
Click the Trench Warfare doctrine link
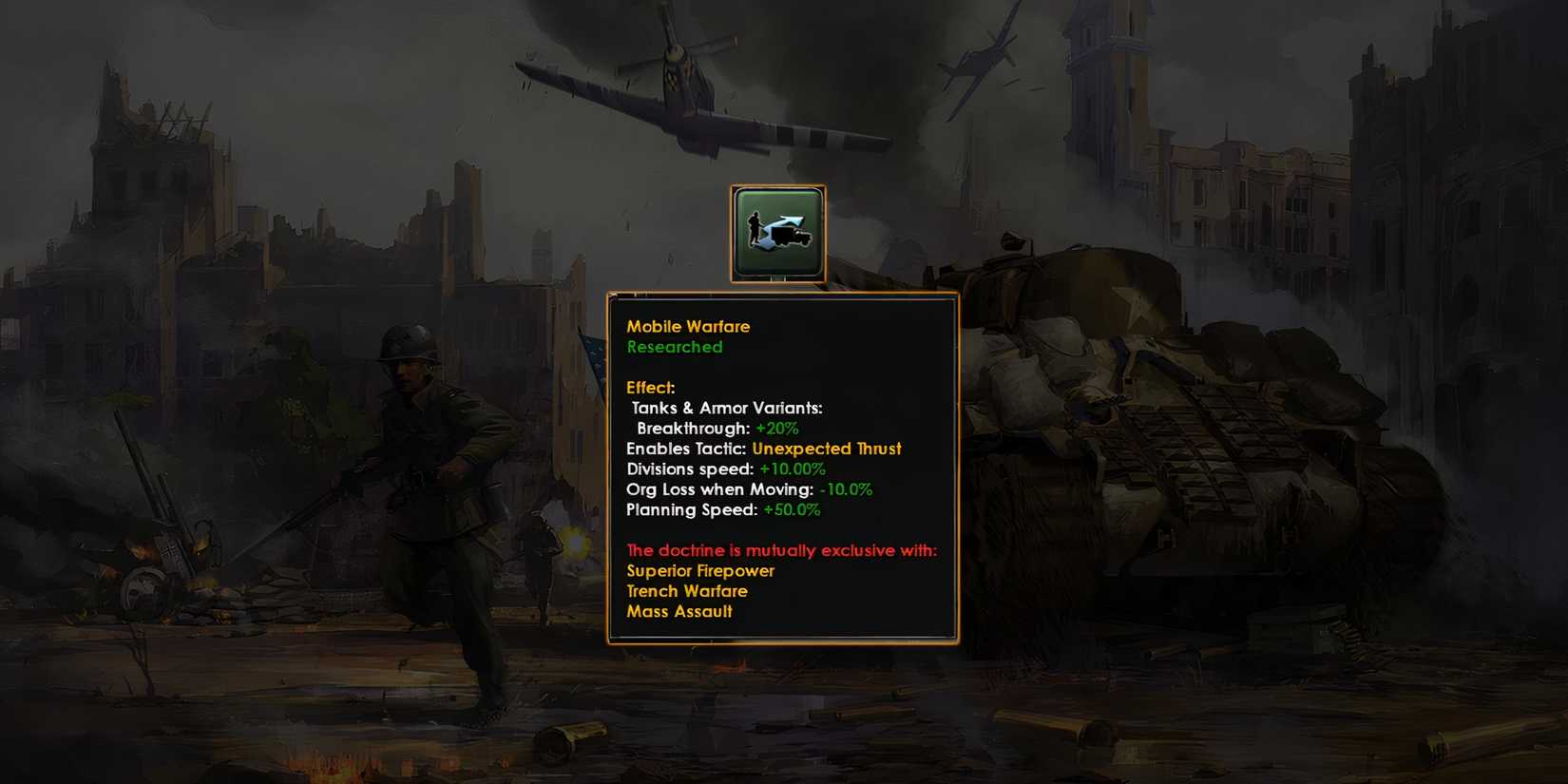click(x=686, y=591)
